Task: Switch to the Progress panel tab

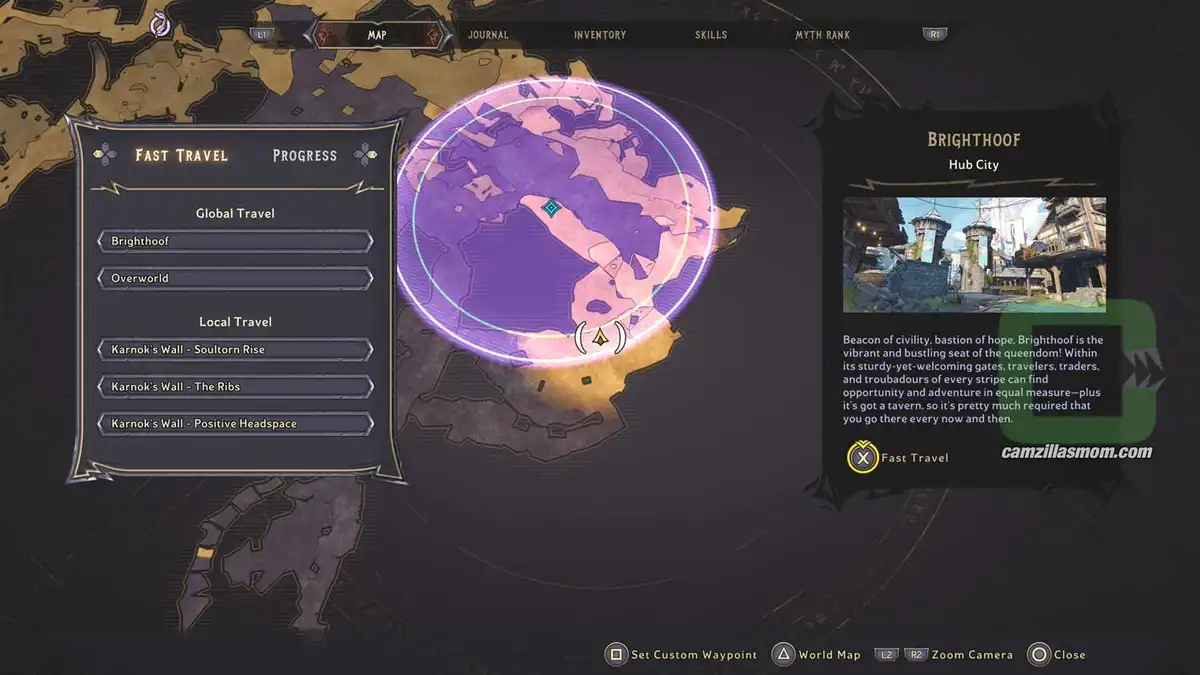Action: coord(304,155)
